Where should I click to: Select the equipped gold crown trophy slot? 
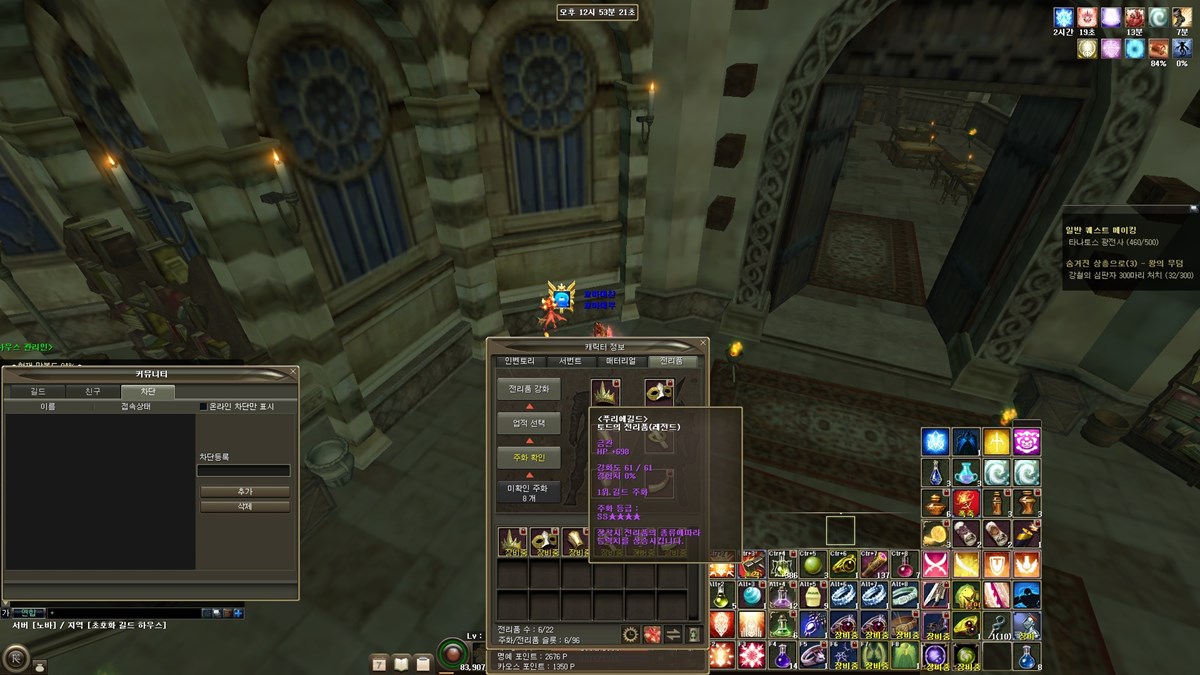(605, 392)
